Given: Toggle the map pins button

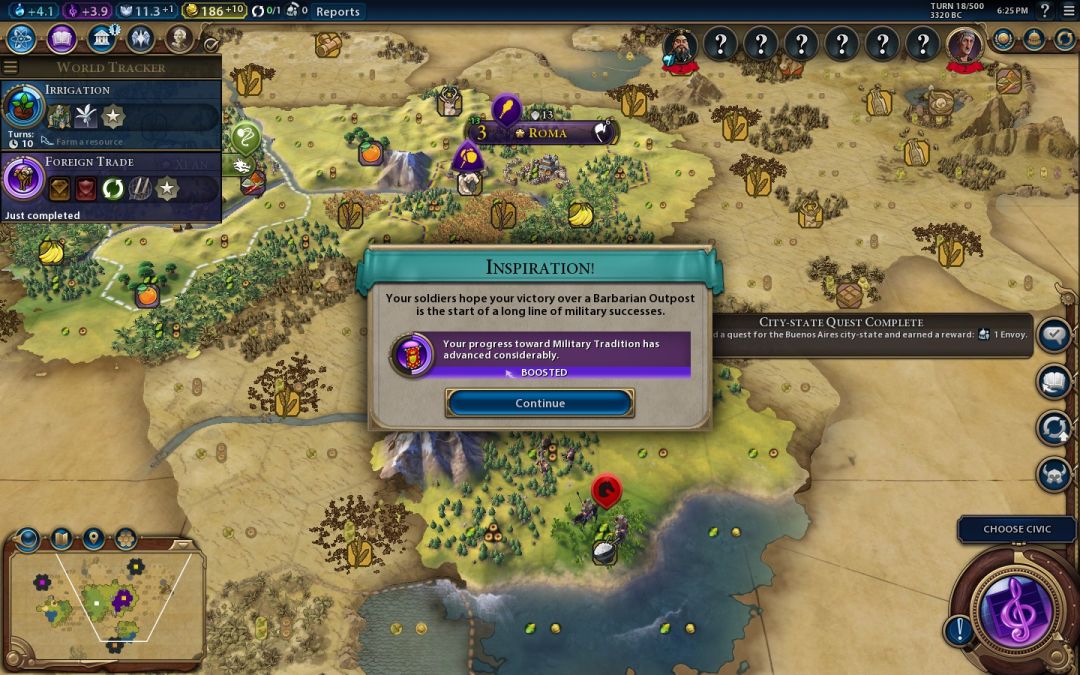Looking at the screenshot, I should point(93,538).
